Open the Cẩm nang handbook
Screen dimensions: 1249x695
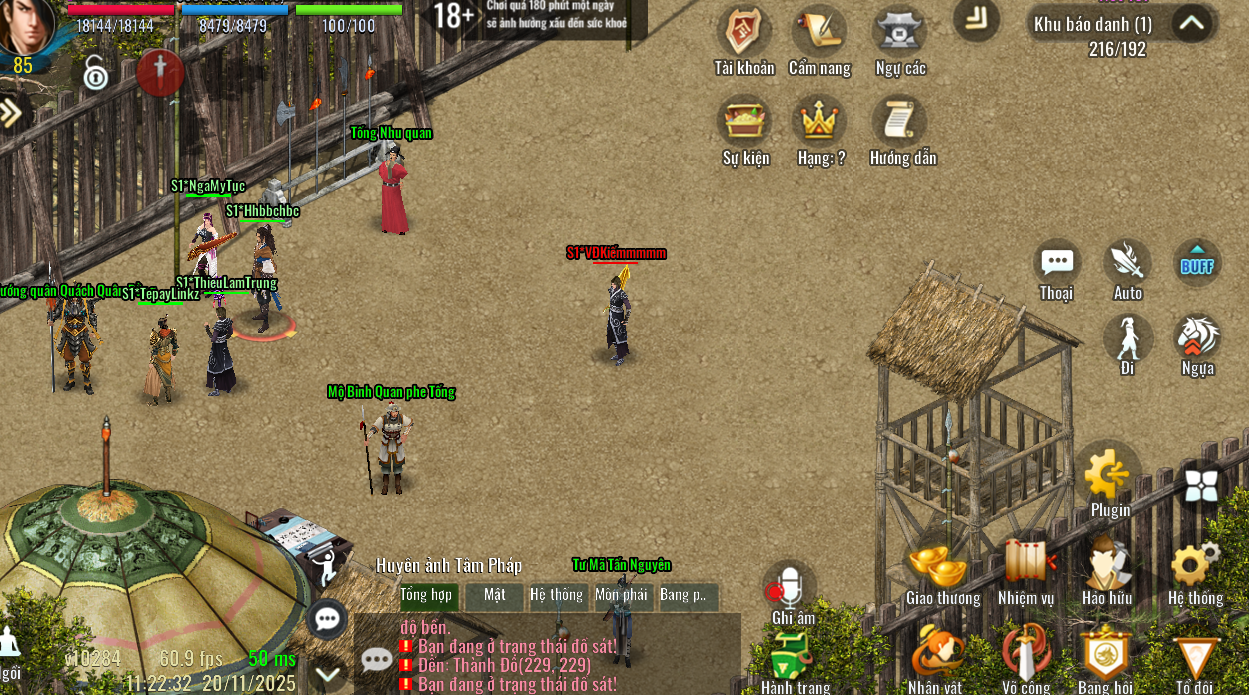819,33
